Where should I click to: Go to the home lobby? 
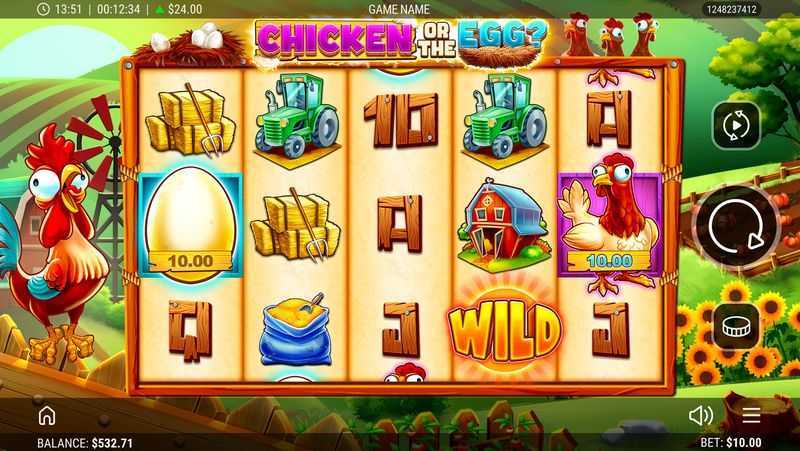(x=46, y=415)
